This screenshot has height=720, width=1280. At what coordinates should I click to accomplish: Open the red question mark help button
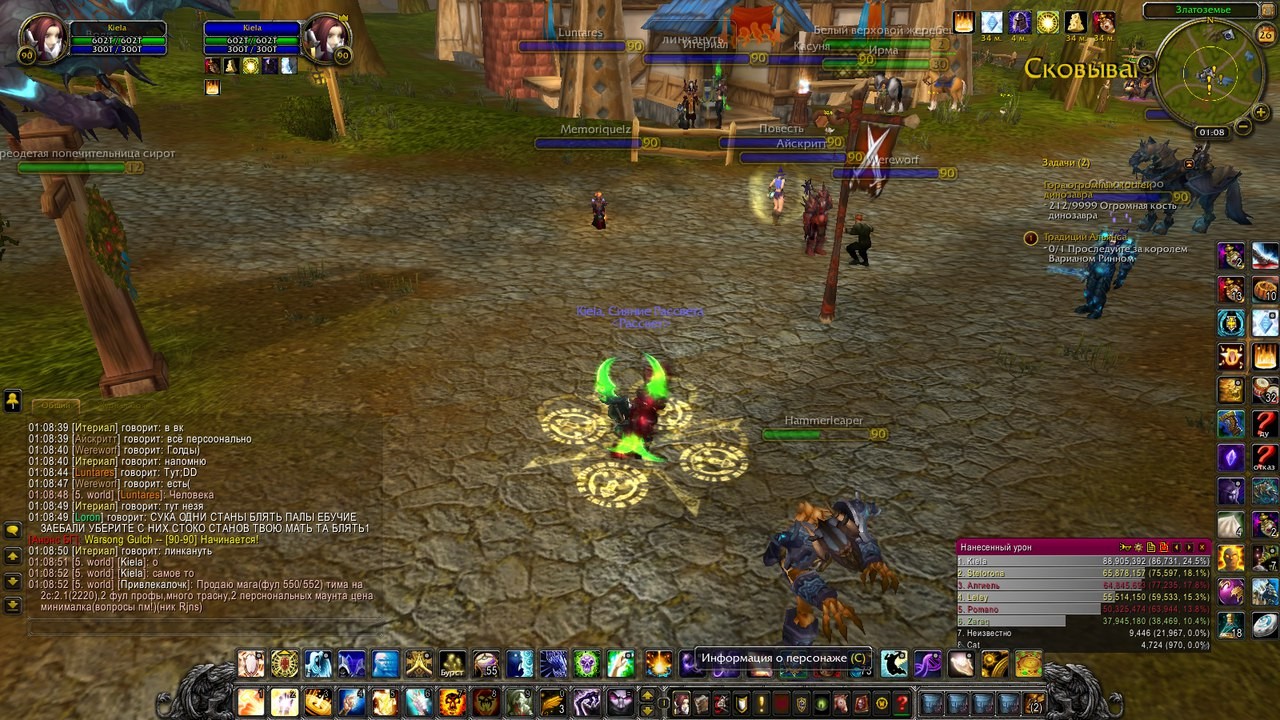tap(901, 703)
